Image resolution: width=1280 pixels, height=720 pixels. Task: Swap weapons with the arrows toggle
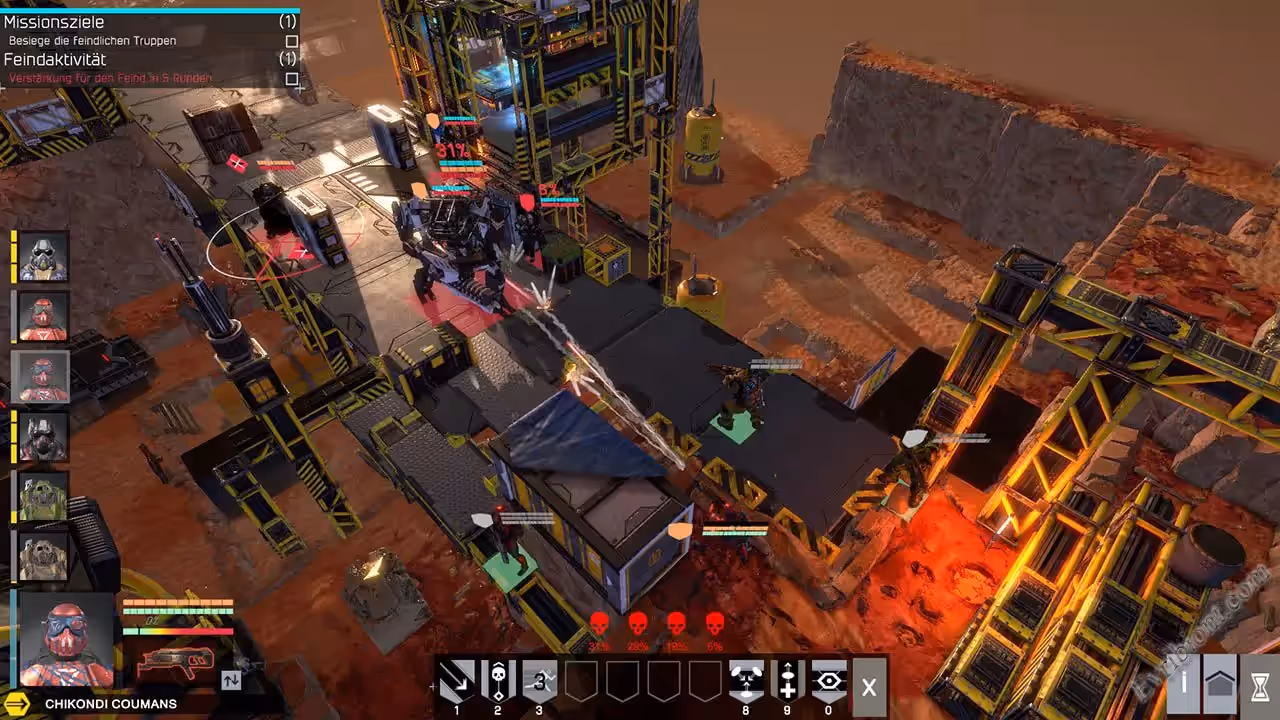pos(231,680)
